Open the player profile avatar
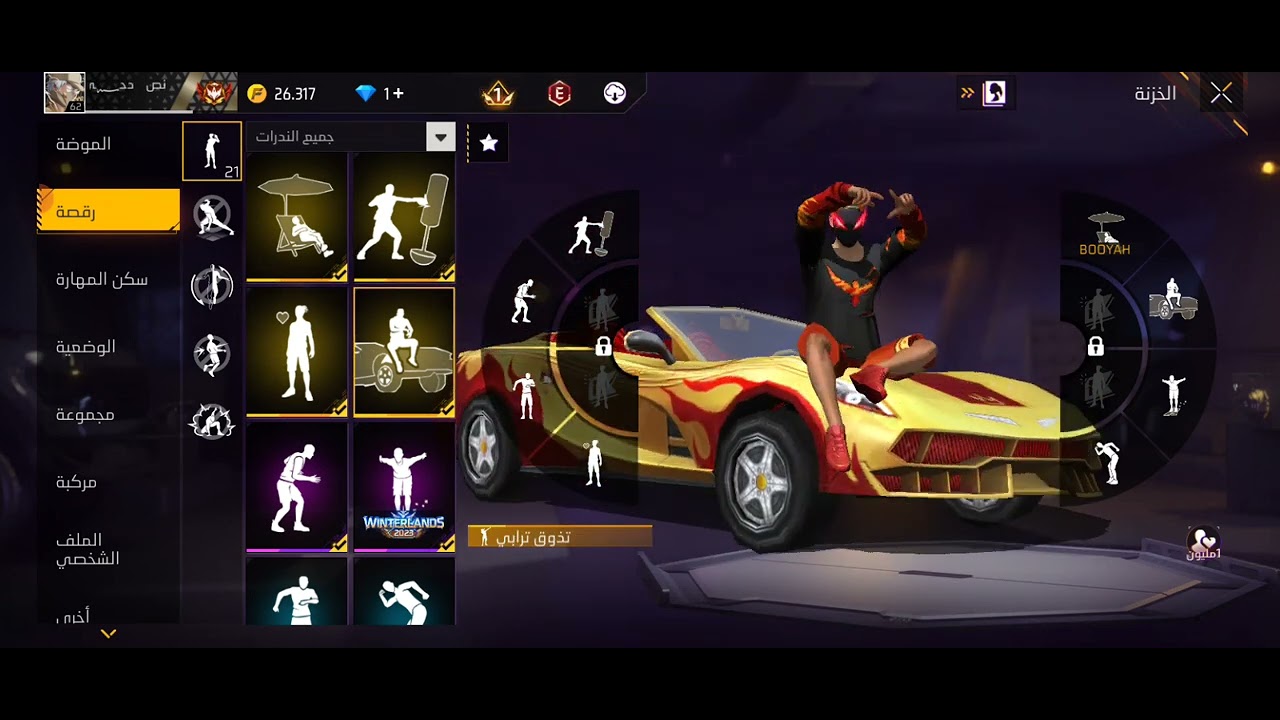1280x720 pixels. pos(64,93)
